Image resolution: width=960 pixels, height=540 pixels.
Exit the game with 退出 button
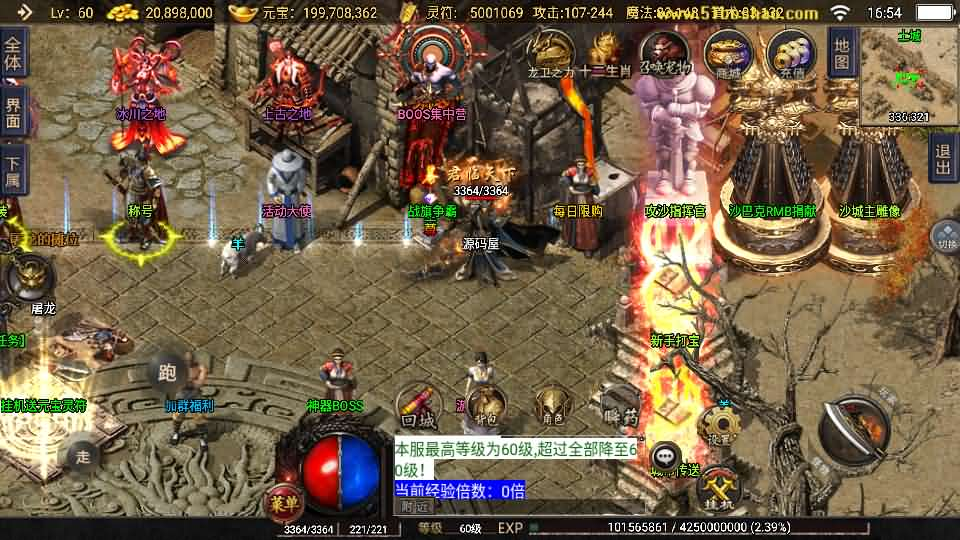coord(942,160)
